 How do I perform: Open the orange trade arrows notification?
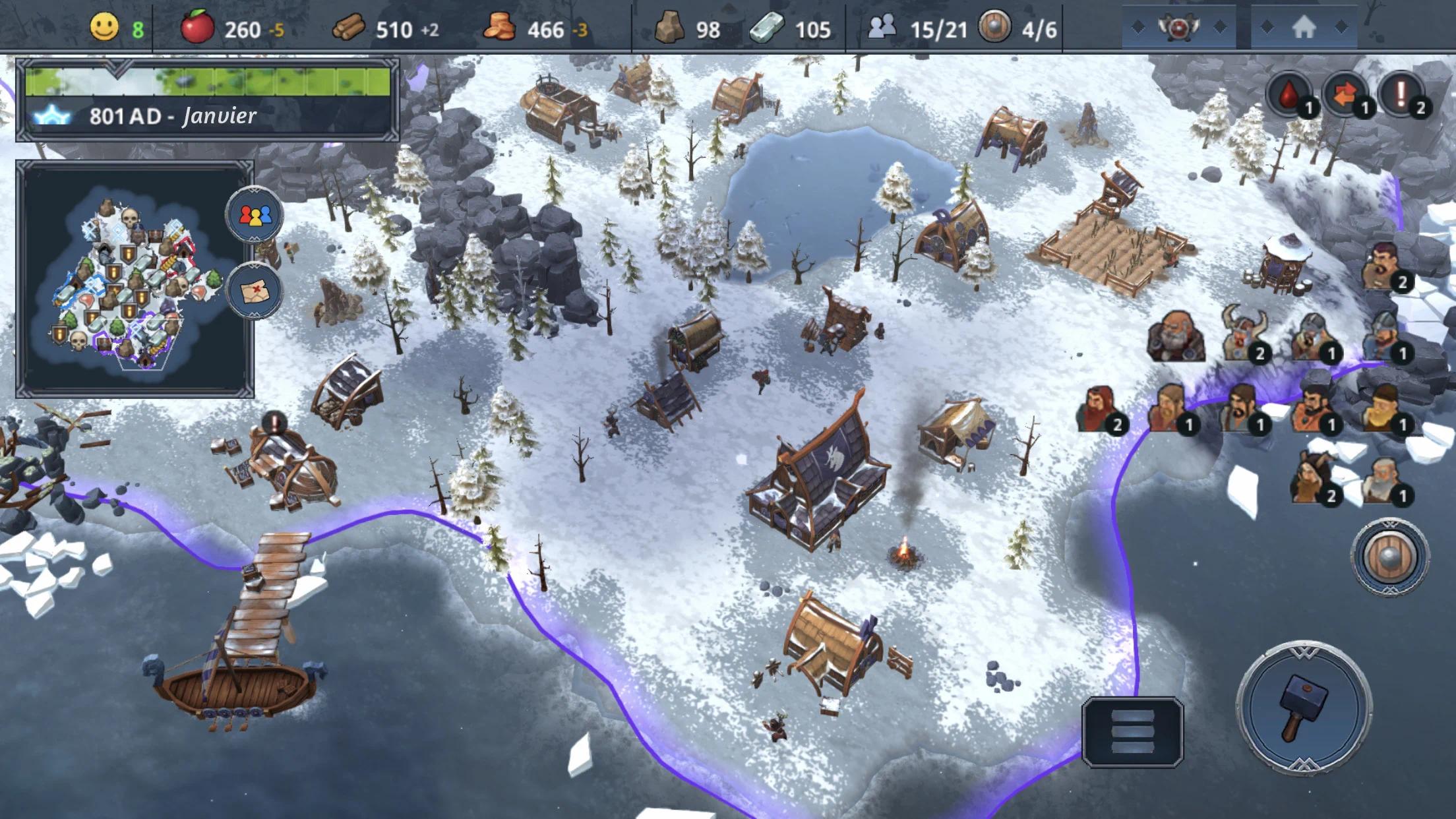(x=1345, y=93)
